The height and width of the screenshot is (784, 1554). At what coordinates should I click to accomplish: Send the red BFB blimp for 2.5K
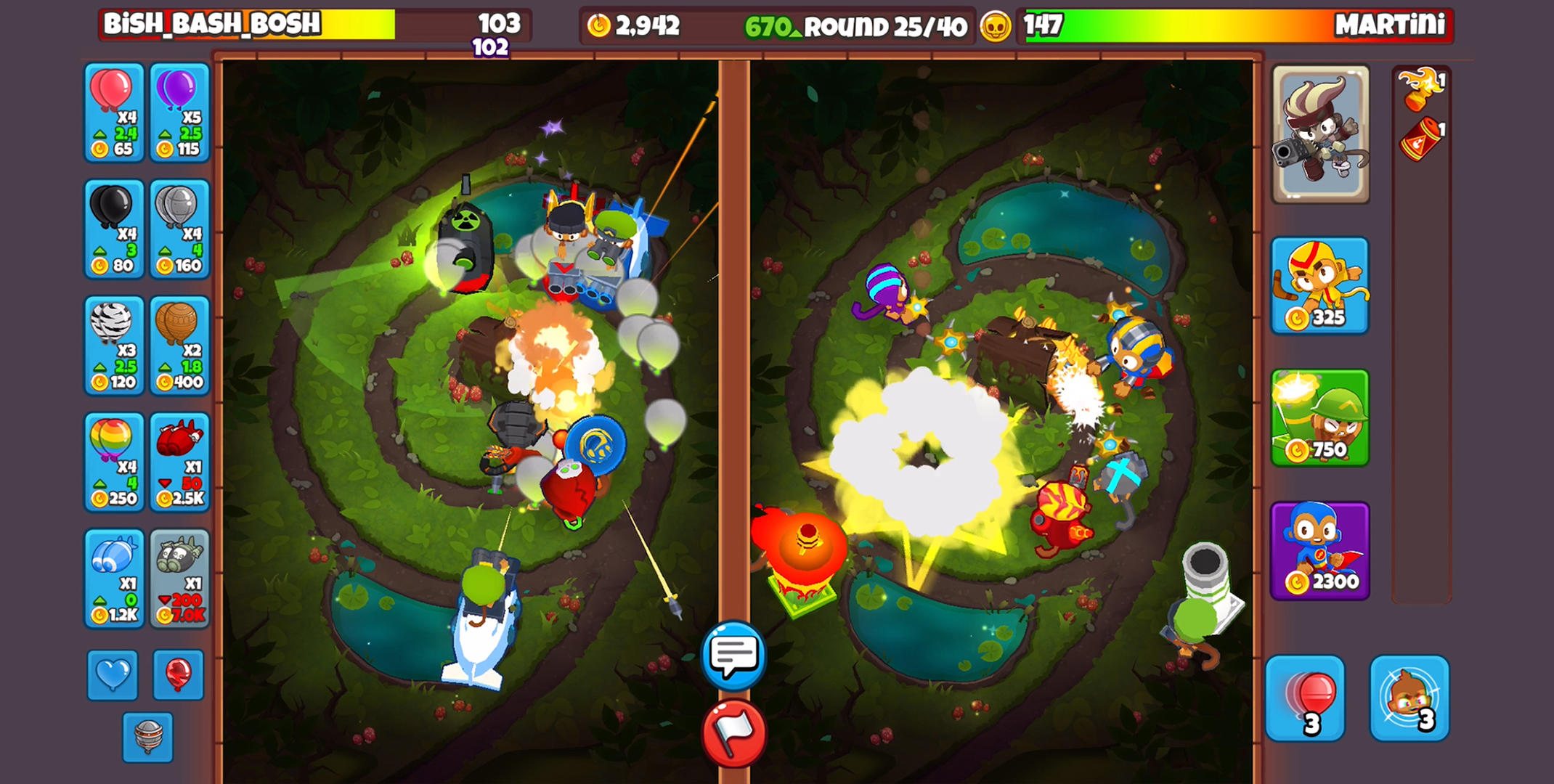[x=179, y=461]
